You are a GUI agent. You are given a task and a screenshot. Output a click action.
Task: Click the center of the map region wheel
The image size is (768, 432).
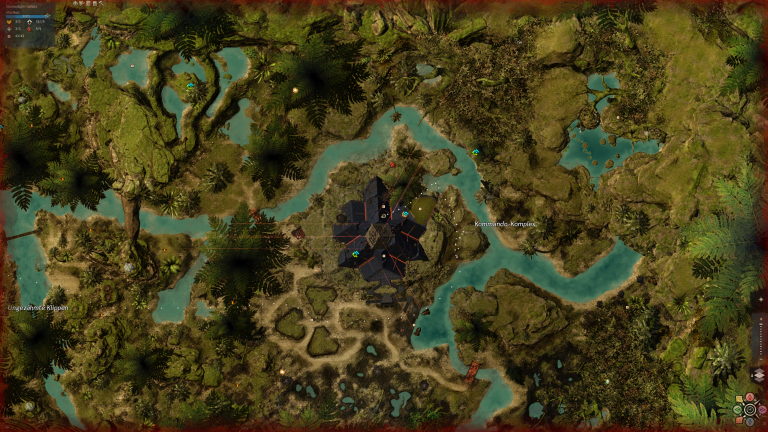coord(749,409)
